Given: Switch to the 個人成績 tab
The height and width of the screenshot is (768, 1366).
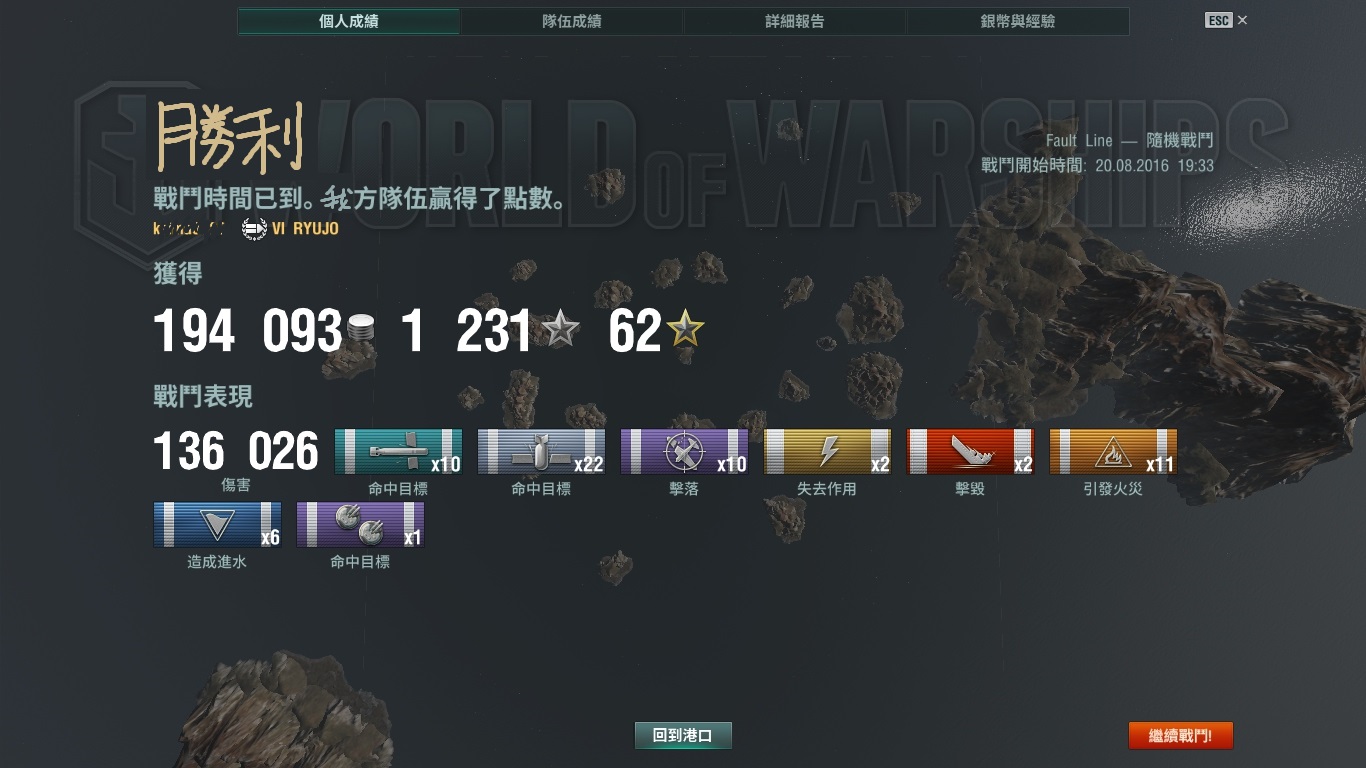Looking at the screenshot, I should (348, 21).
